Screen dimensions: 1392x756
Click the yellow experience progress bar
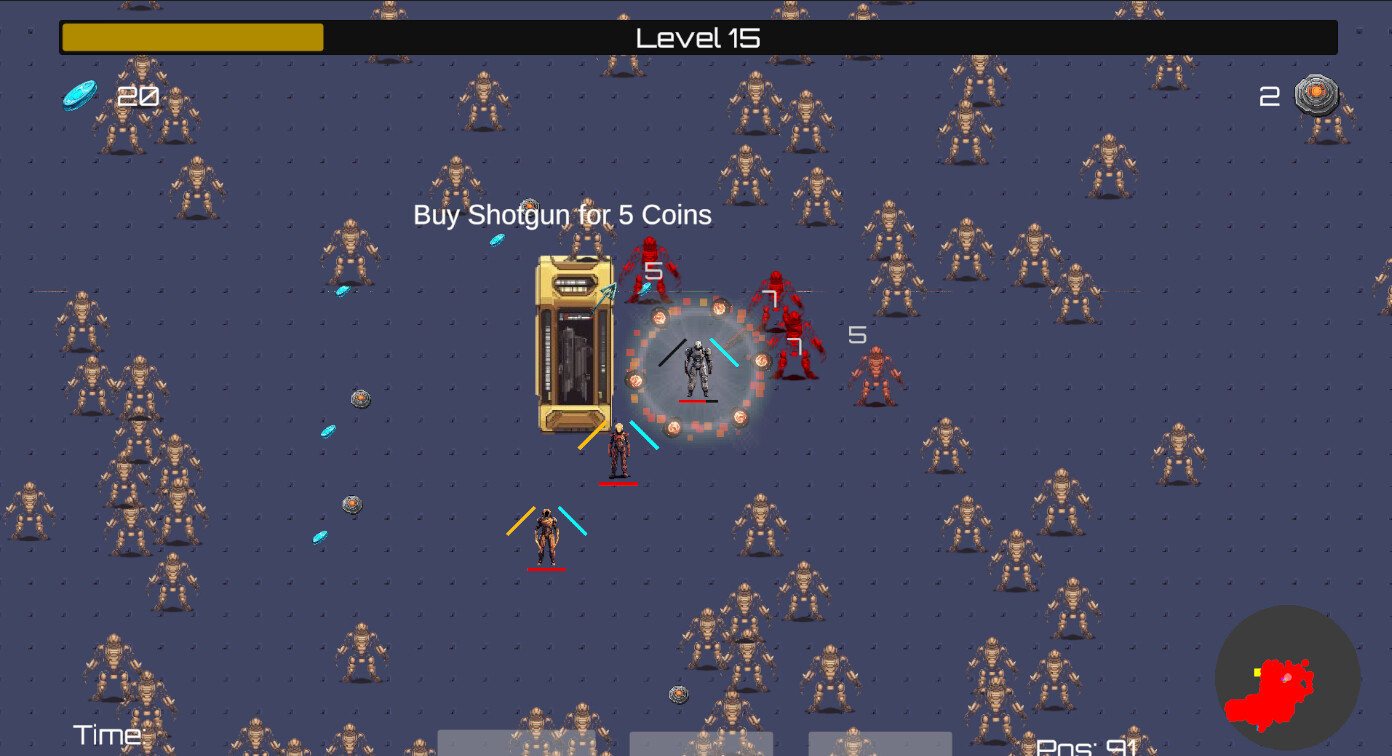tap(190, 37)
